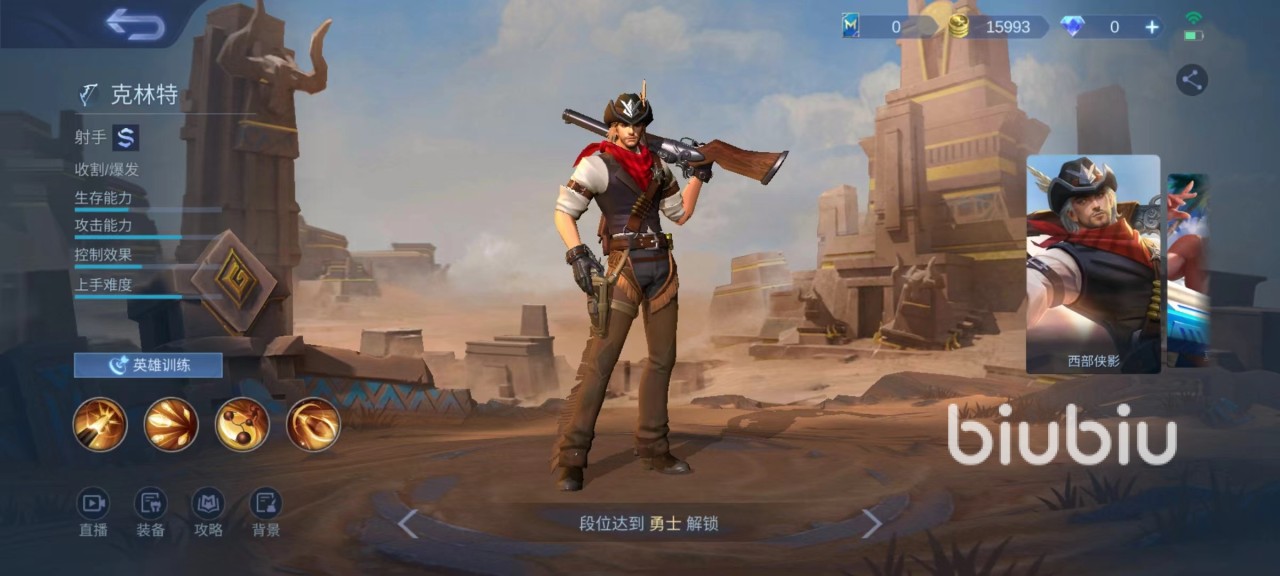The width and height of the screenshot is (1280, 576).
Task: Select the grenade skill icon
Action: click(242, 424)
